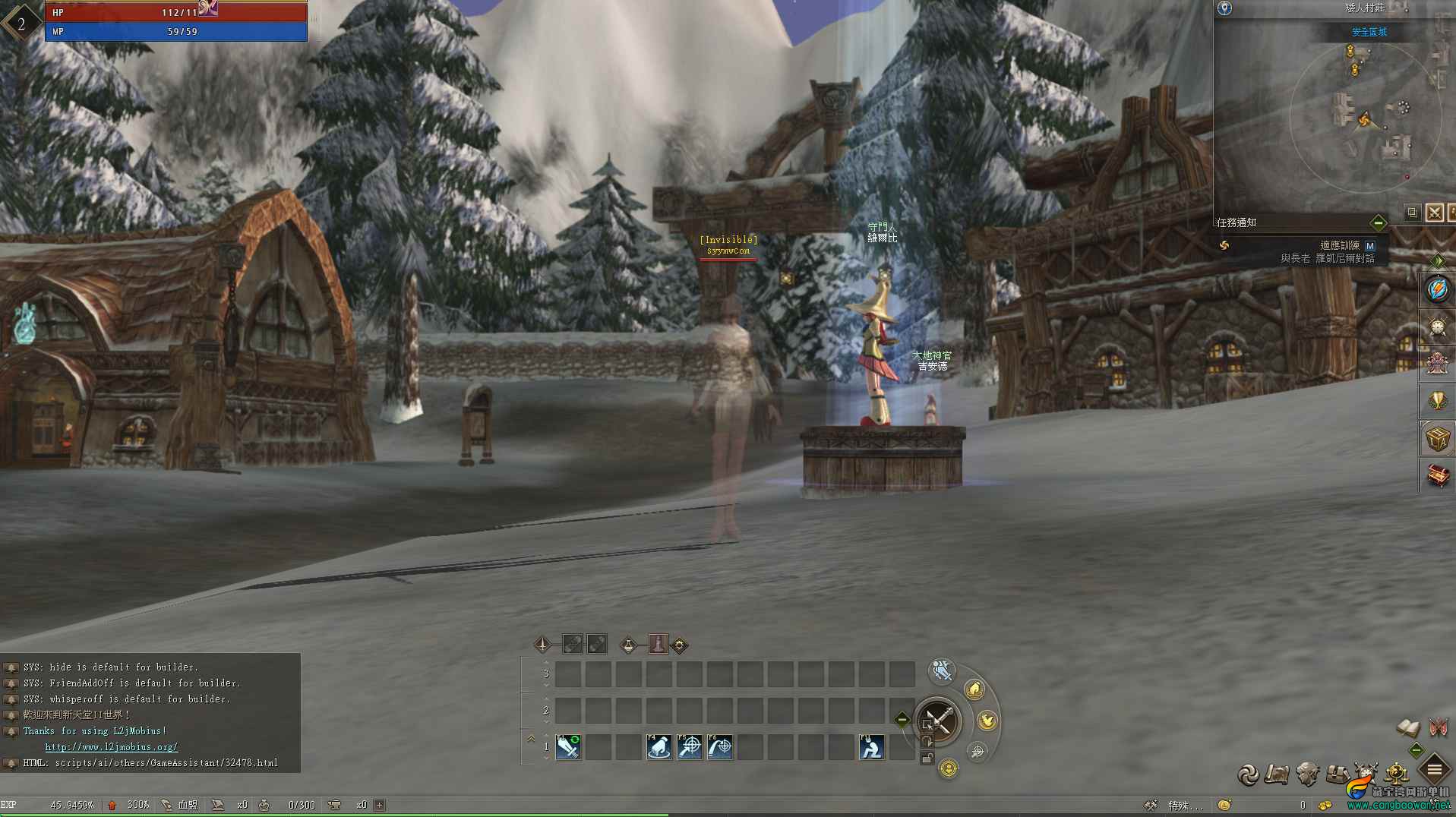Open the quest scroll icon in bottom toolbar

click(1277, 773)
